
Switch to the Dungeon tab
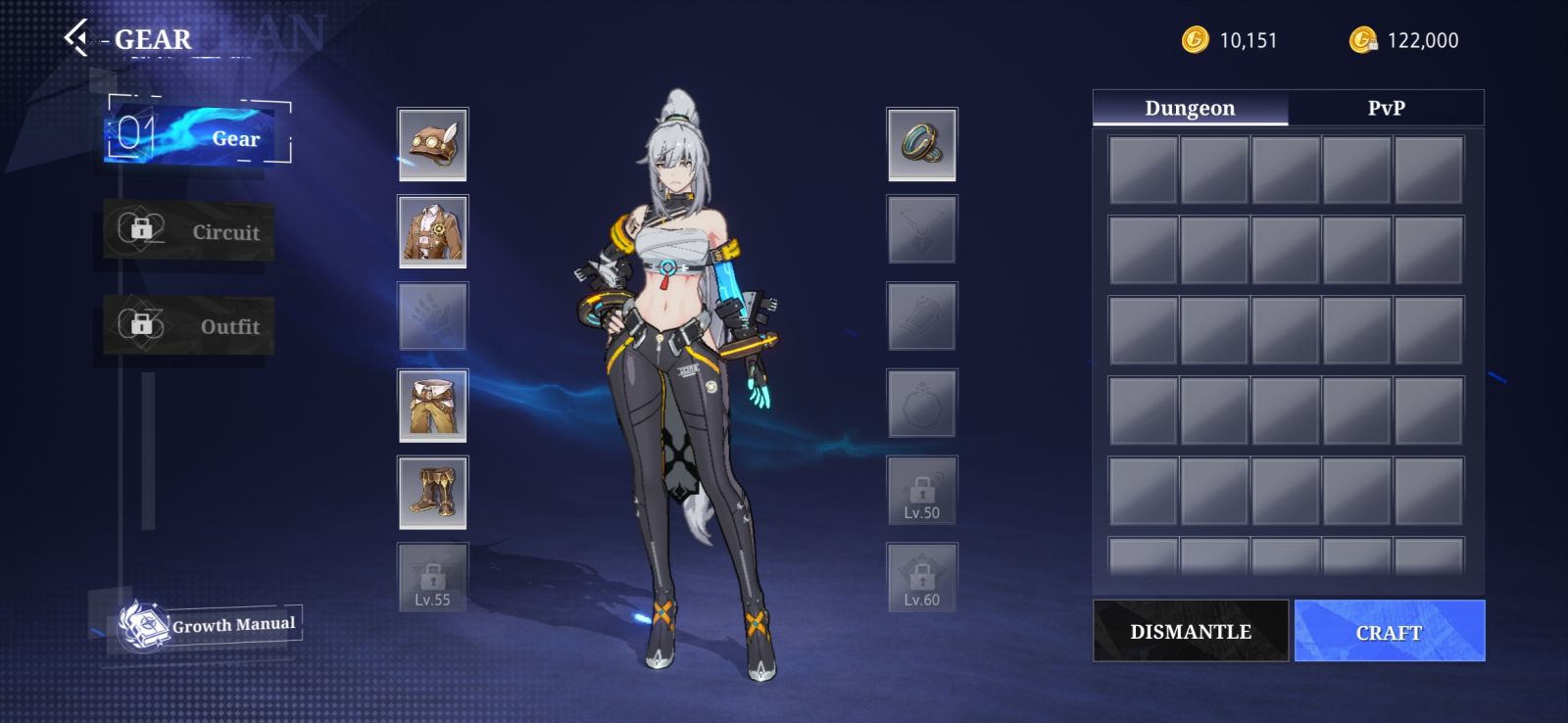[1190, 108]
